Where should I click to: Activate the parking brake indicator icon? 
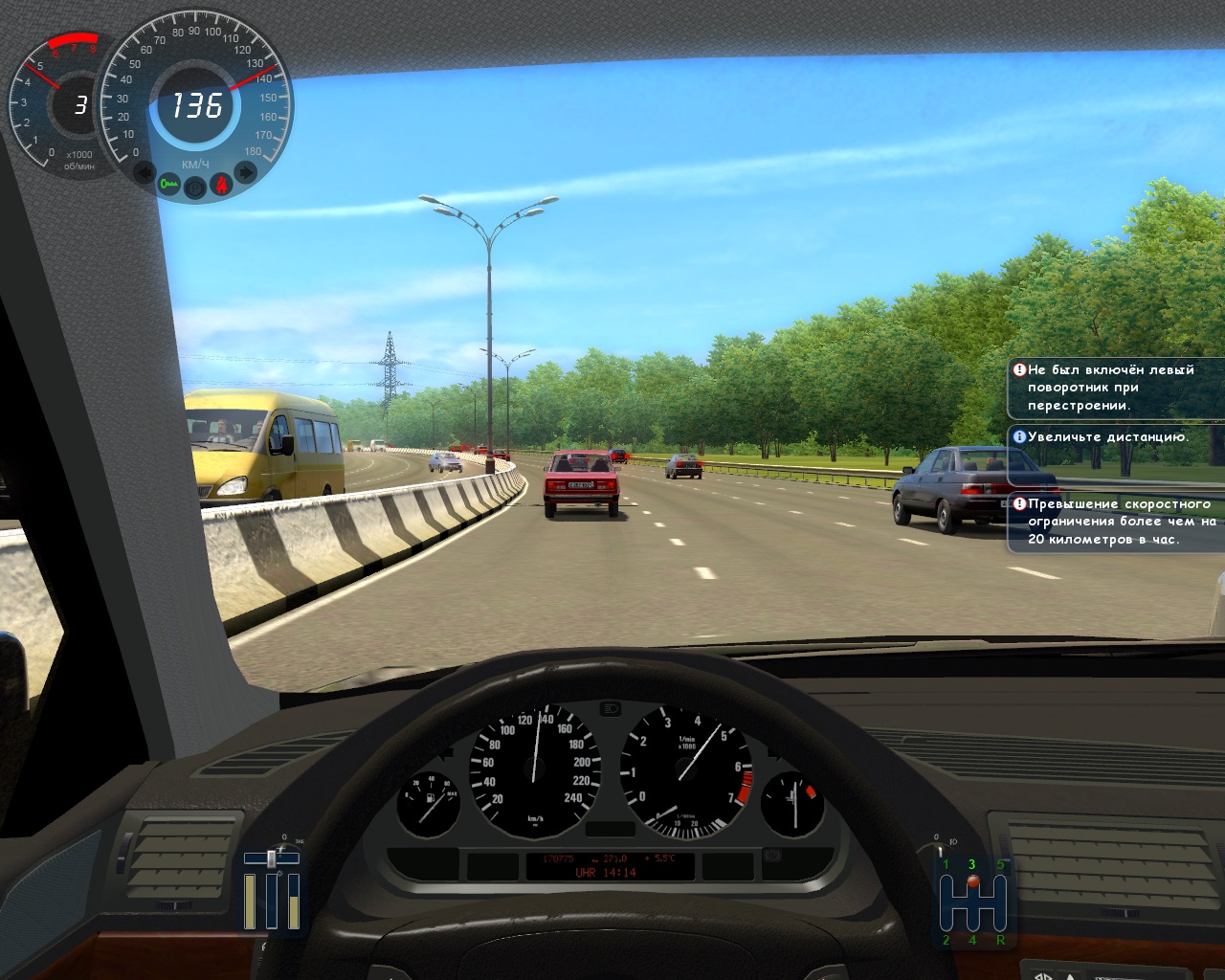[195, 187]
